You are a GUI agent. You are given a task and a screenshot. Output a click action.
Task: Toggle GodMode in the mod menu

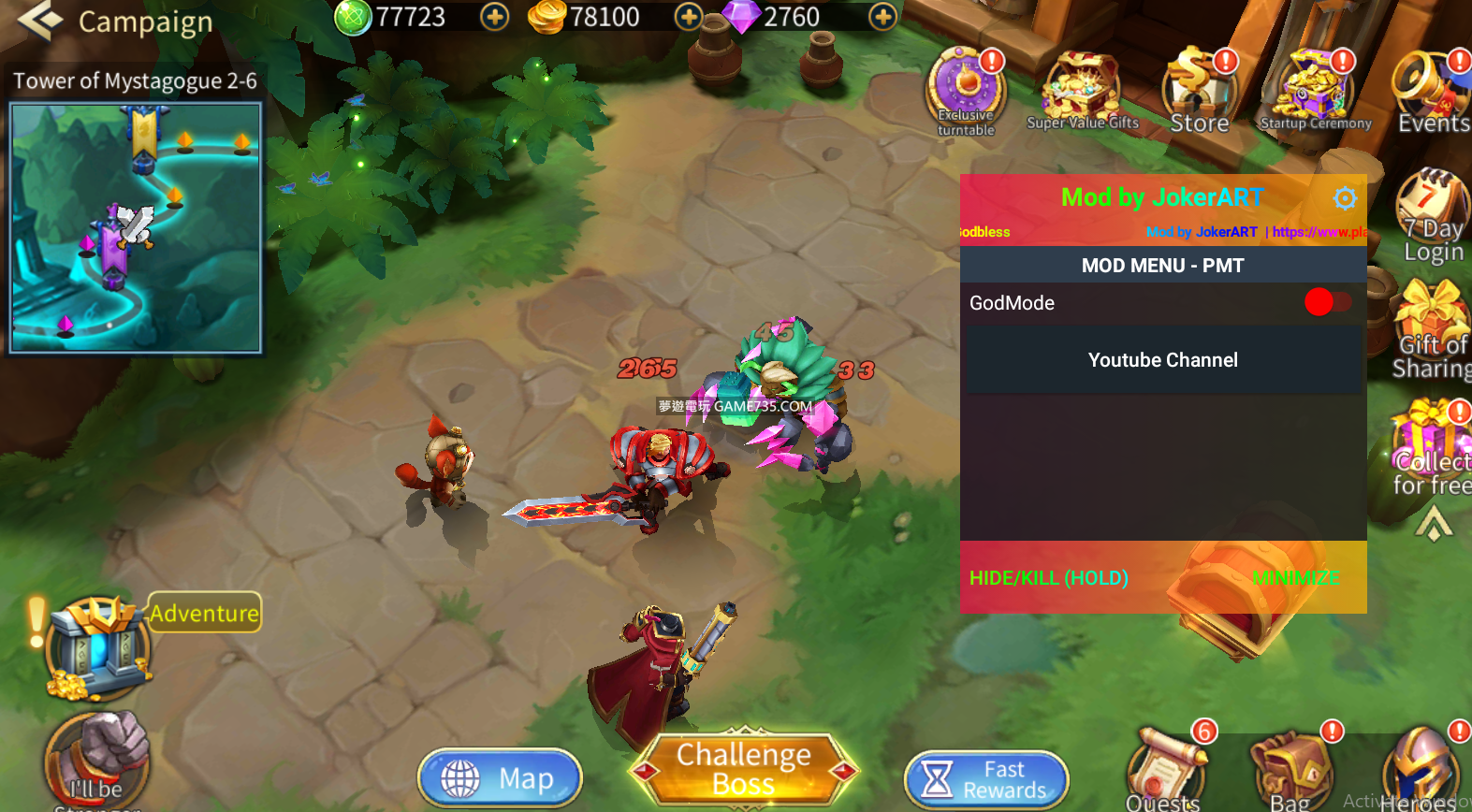pyautogui.click(x=1327, y=302)
